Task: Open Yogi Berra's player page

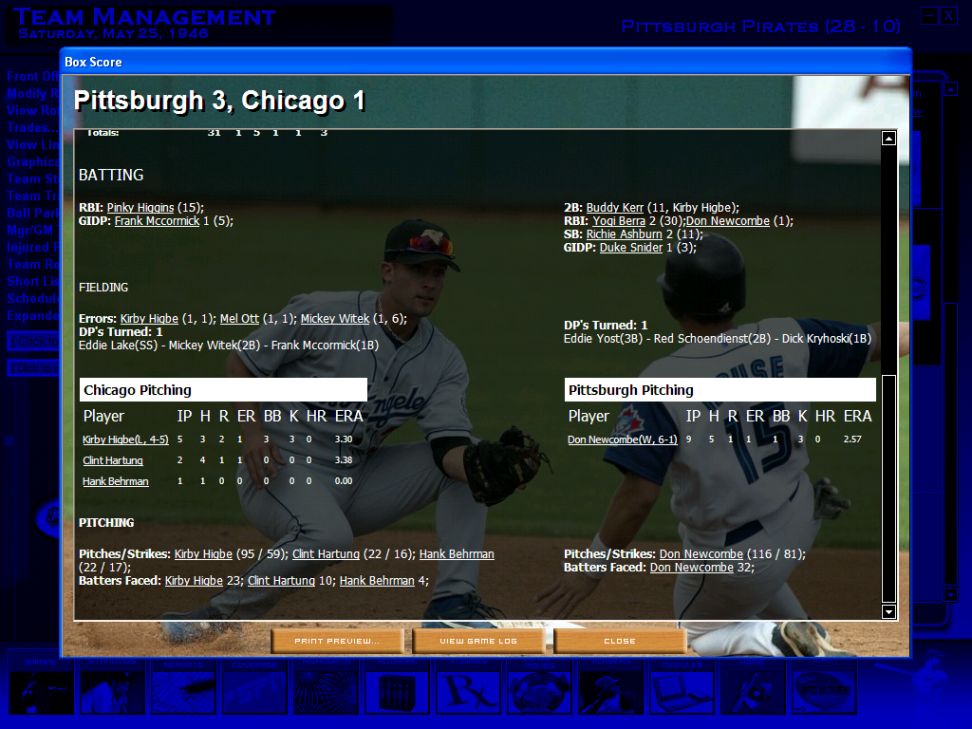Action: (616, 221)
